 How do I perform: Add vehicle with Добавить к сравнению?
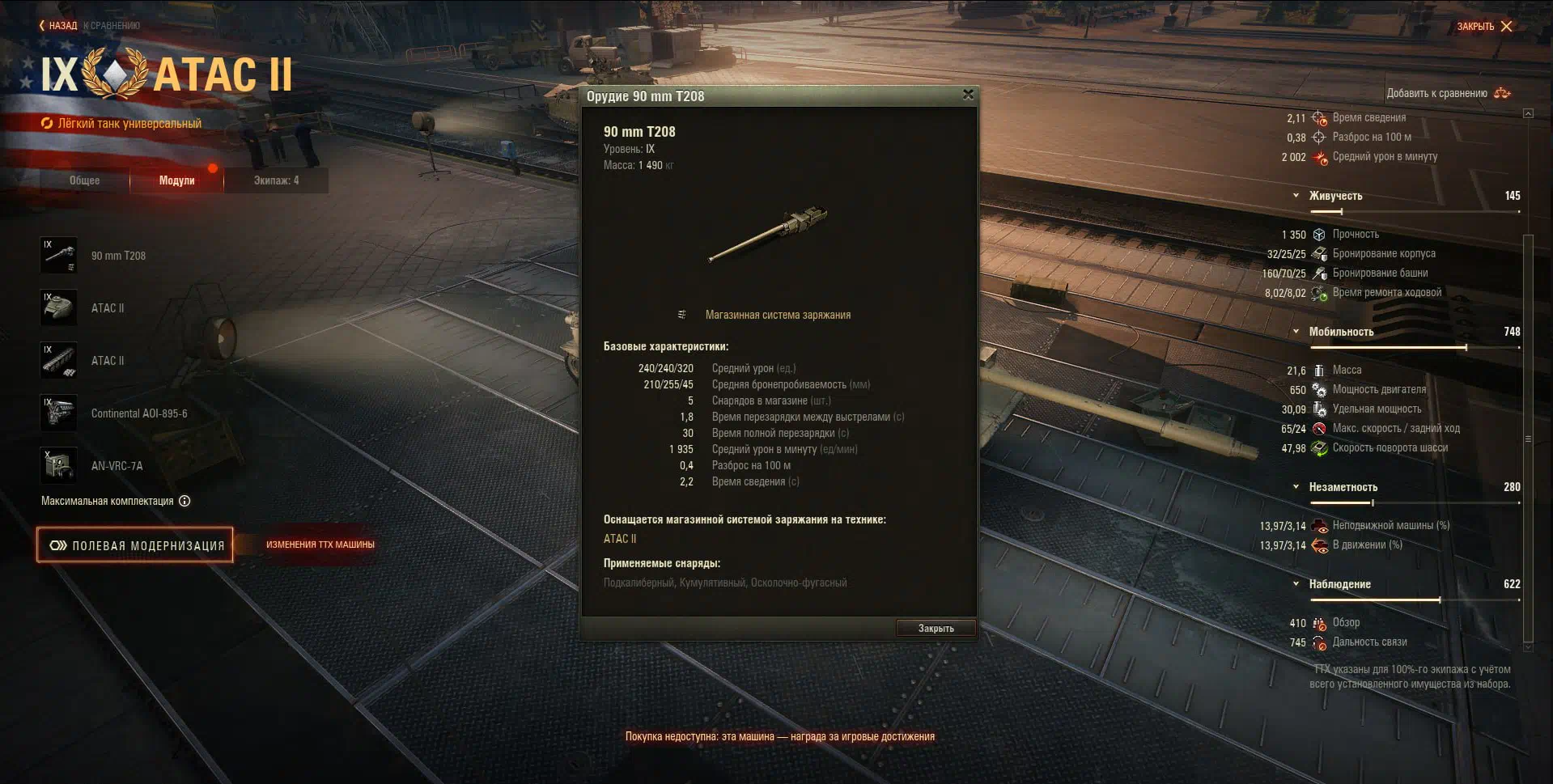[1448, 93]
